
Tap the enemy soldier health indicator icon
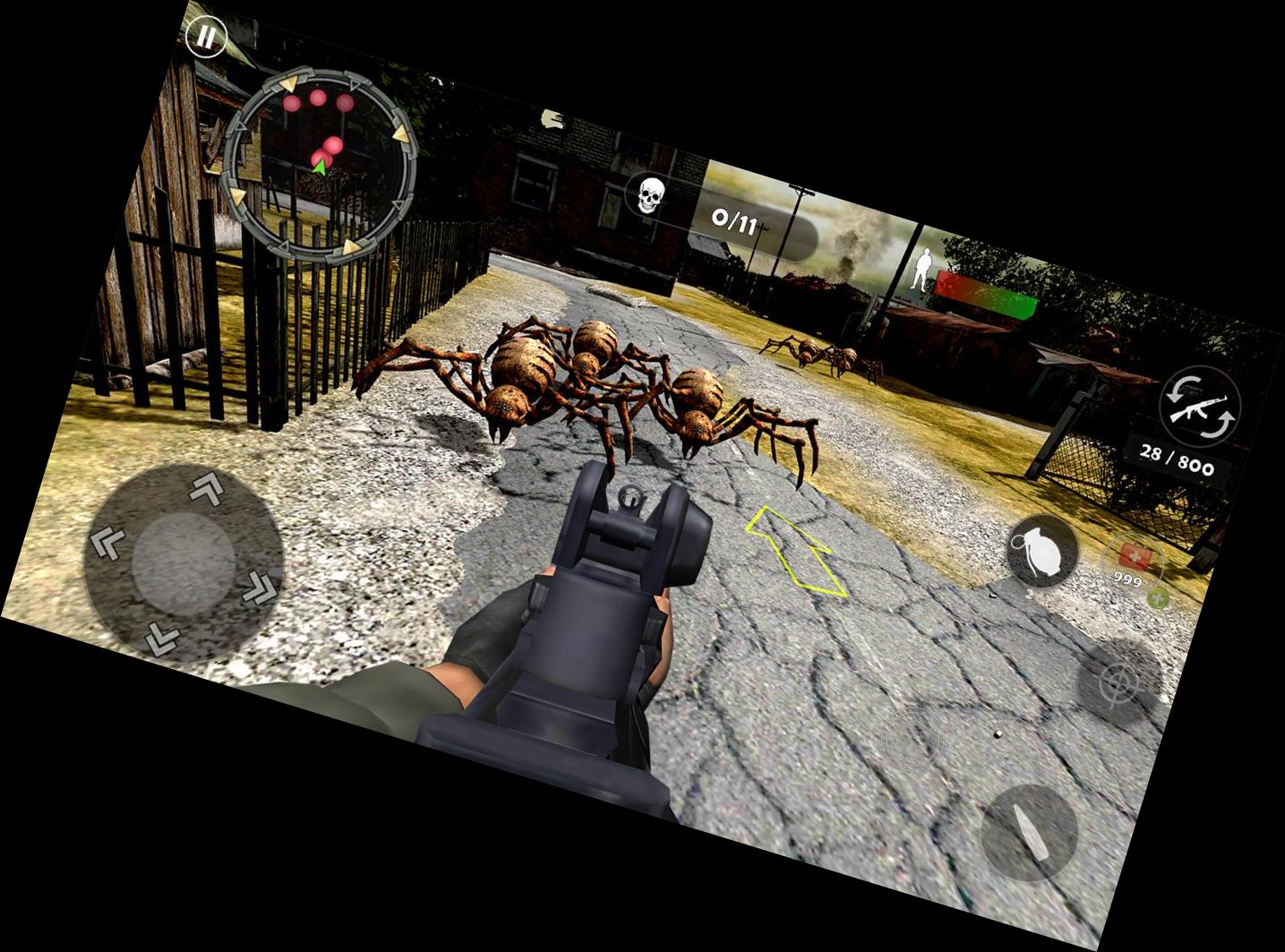922,269
